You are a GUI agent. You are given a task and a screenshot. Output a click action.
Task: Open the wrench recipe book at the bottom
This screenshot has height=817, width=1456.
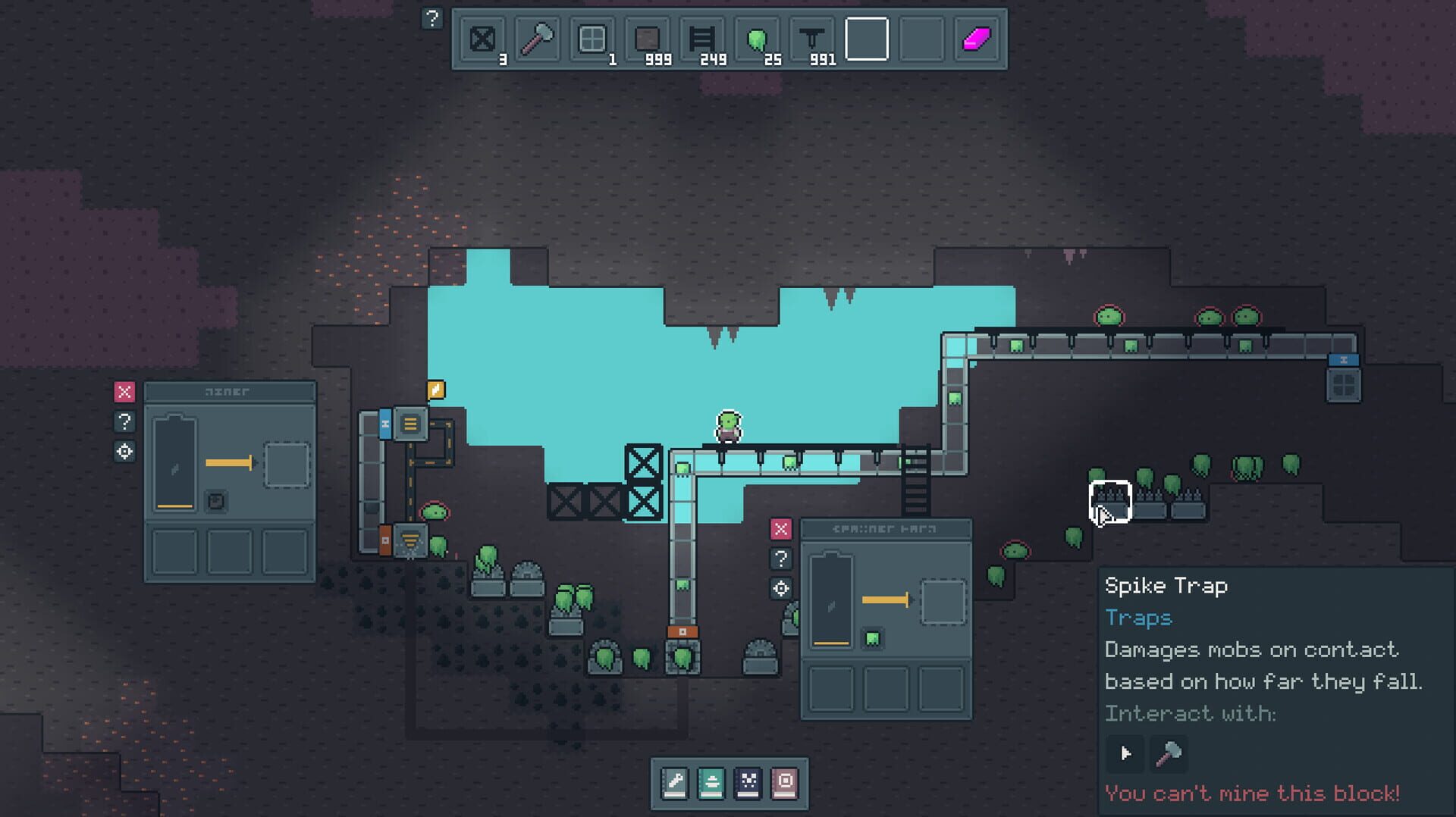point(674,784)
